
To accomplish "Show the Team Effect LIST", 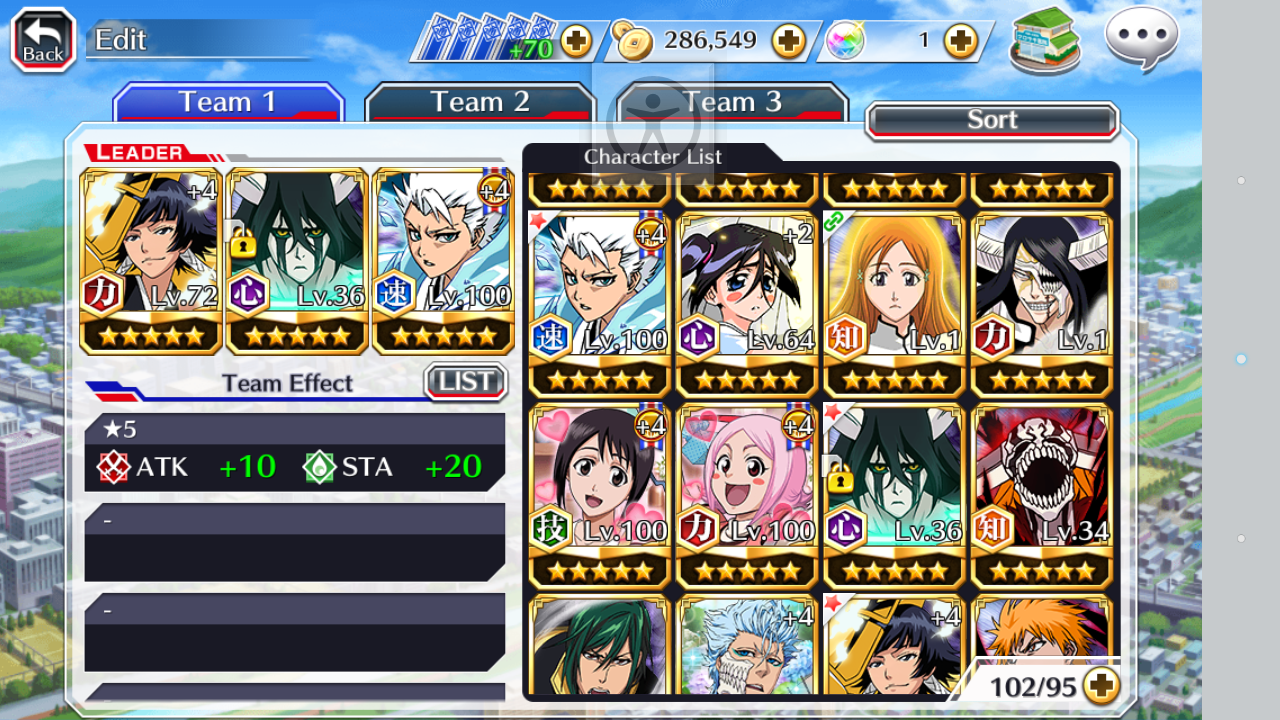I will 466,382.
